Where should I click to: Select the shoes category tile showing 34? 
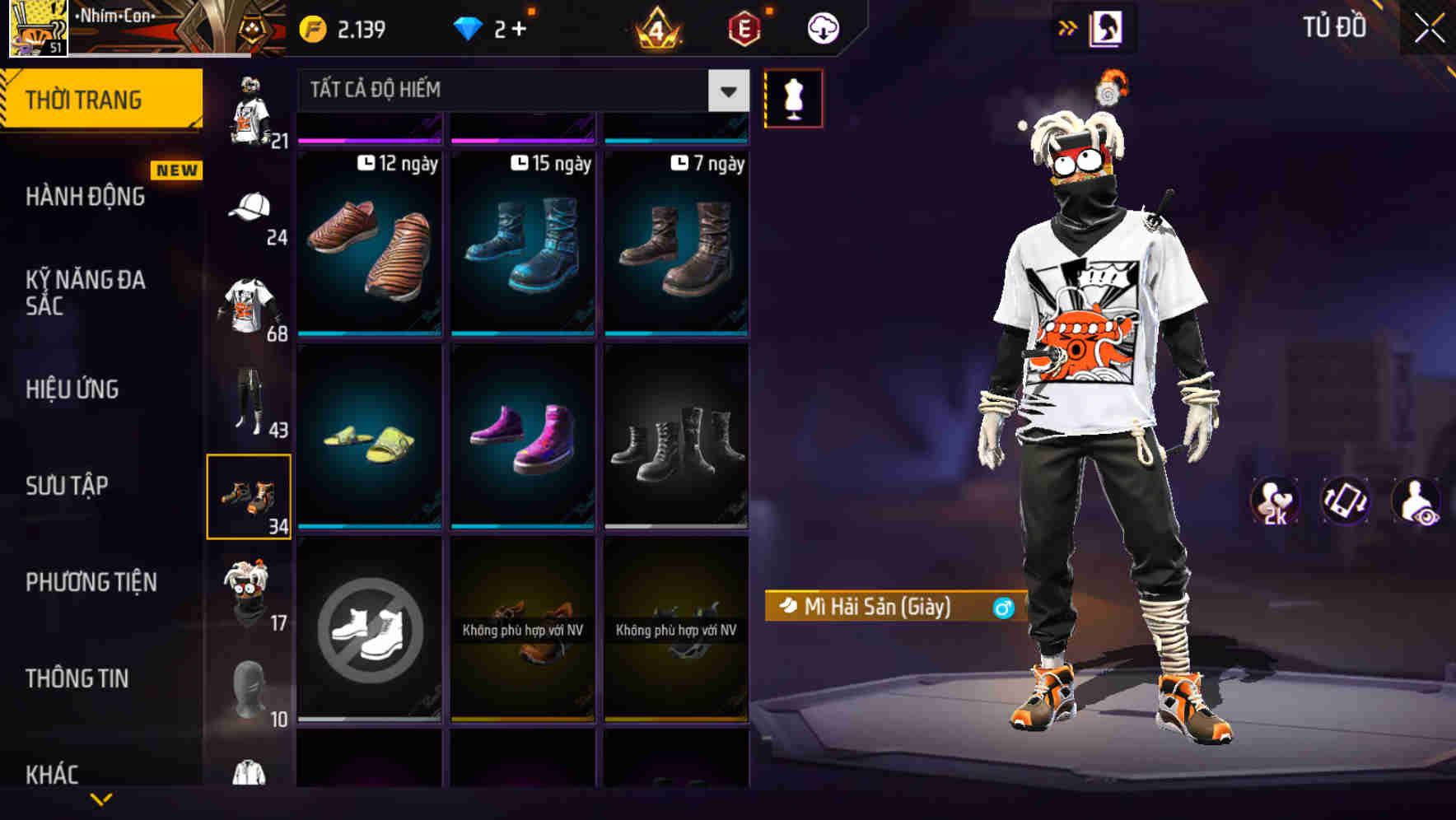[250, 496]
